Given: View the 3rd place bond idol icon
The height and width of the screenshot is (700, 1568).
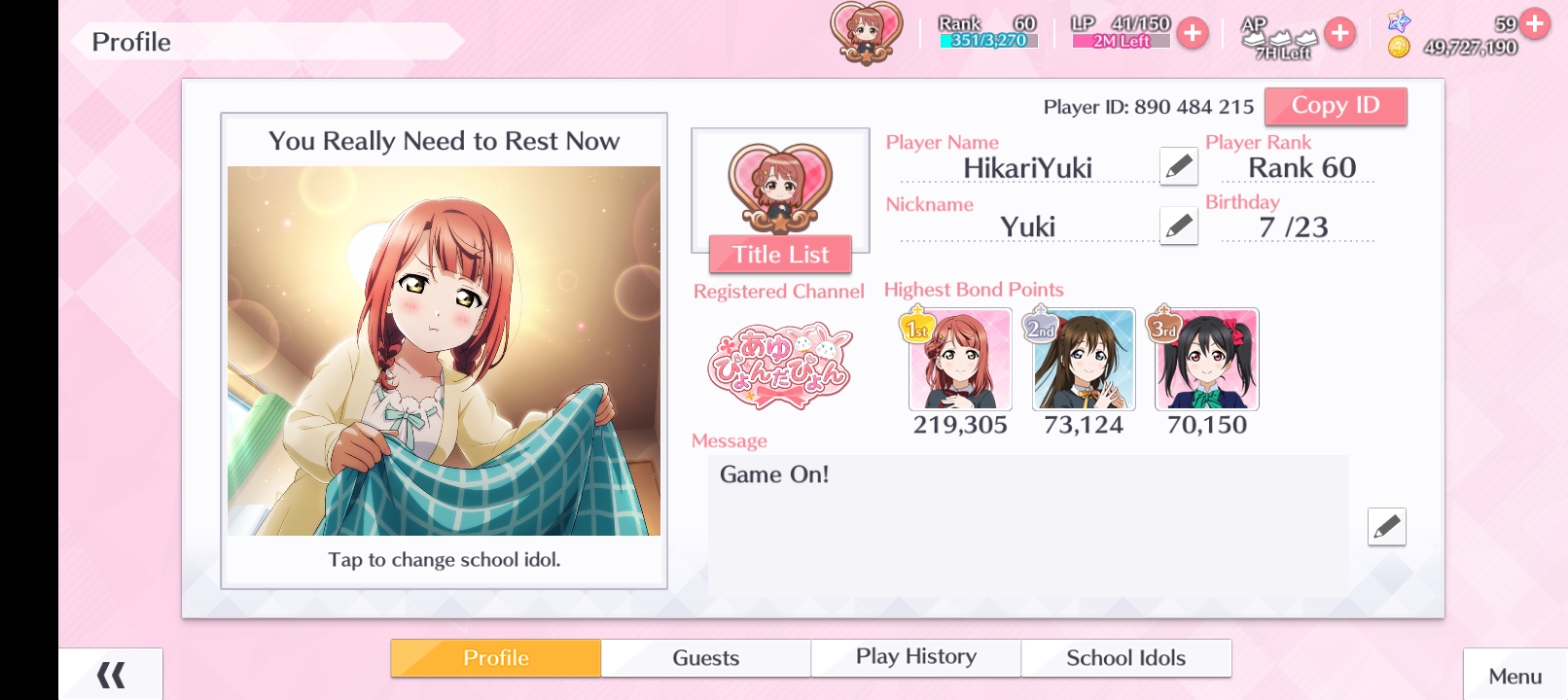Looking at the screenshot, I should pos(1206,360).
